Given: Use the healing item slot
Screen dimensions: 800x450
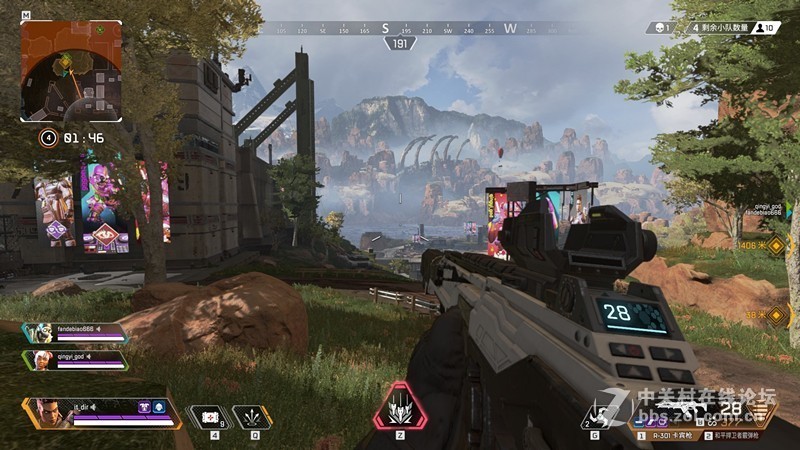Looking at the screenshot, I should (x=210, y=417).
